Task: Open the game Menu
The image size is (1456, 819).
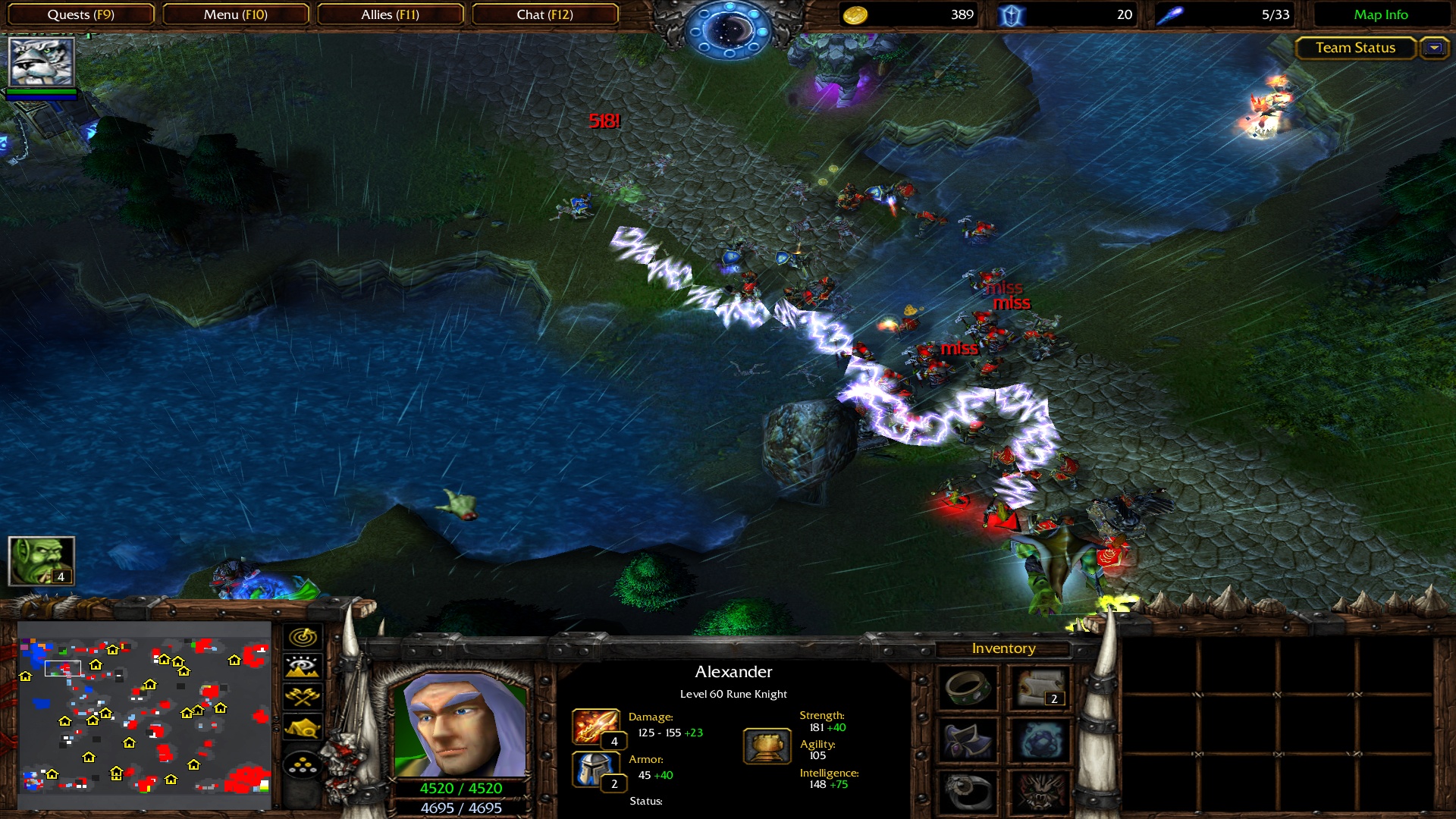Action: tap(235, 14)
